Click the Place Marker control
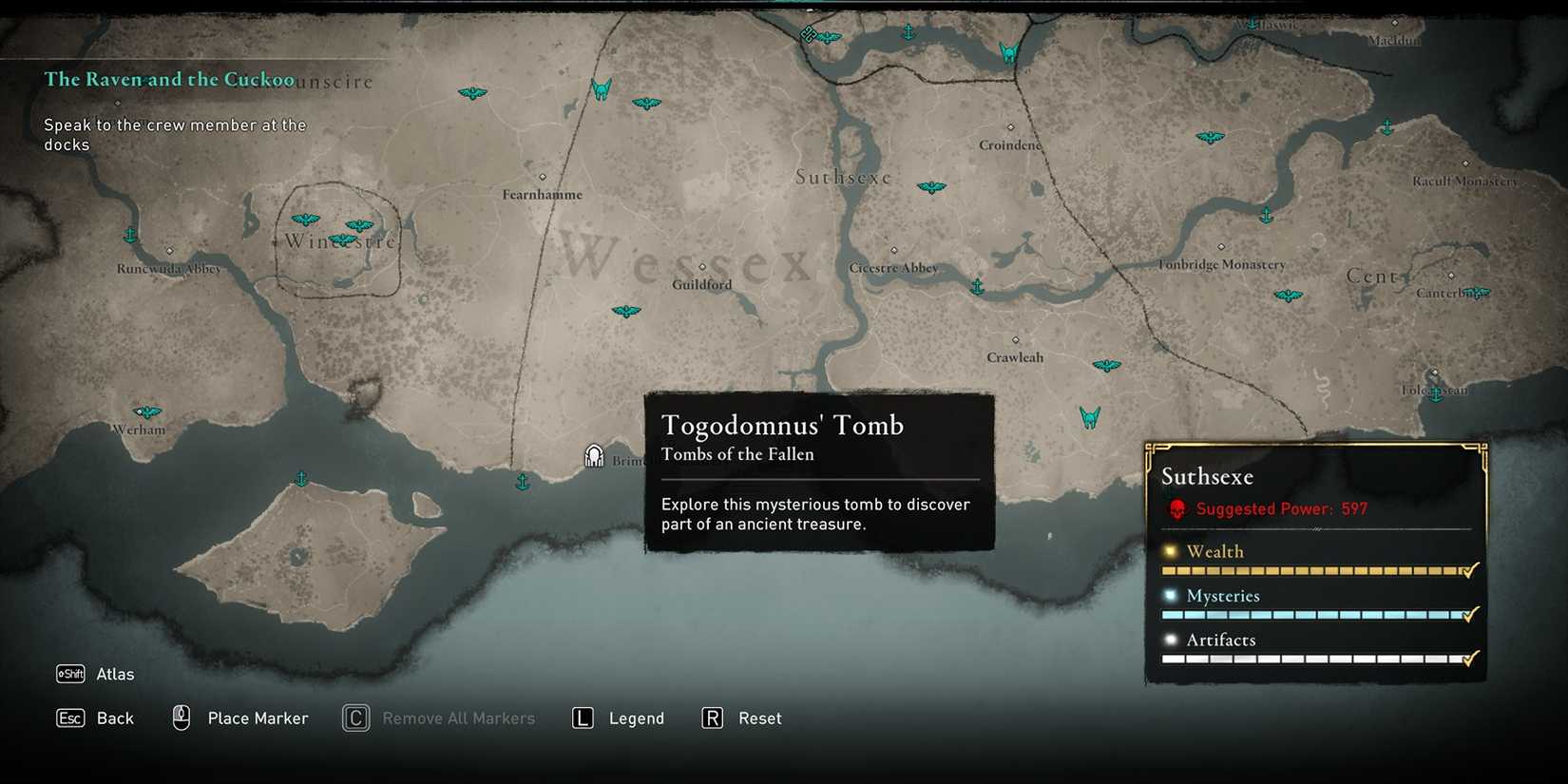 tap(257, 718)
